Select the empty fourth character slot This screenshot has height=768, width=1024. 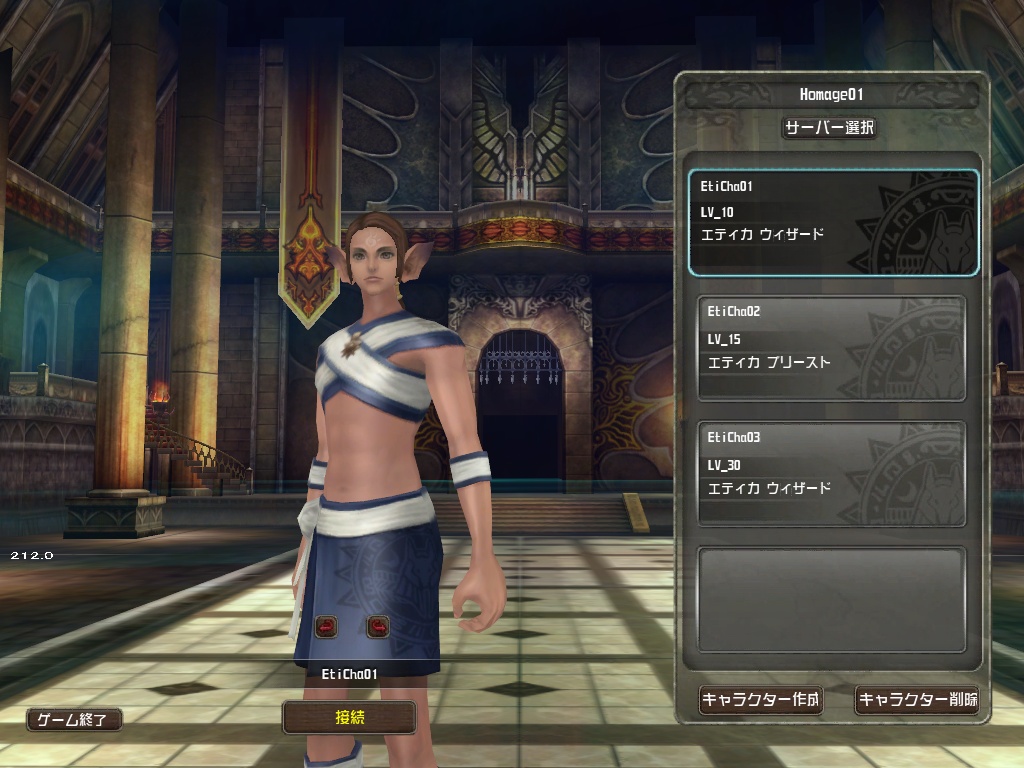pyautogui.click(x=831, y=599)
